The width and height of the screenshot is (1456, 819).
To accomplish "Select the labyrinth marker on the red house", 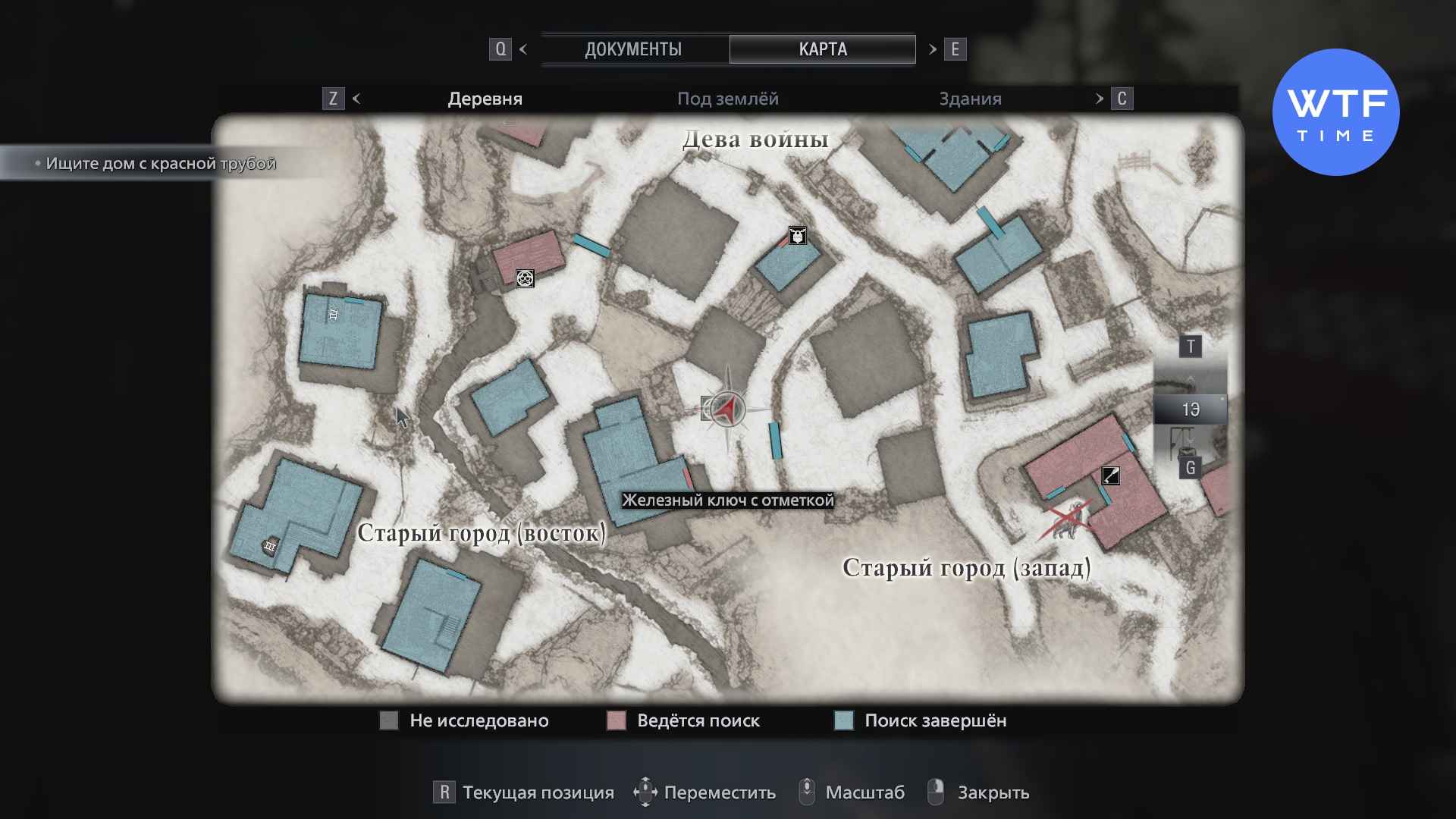I will click(x=525, y=278).
